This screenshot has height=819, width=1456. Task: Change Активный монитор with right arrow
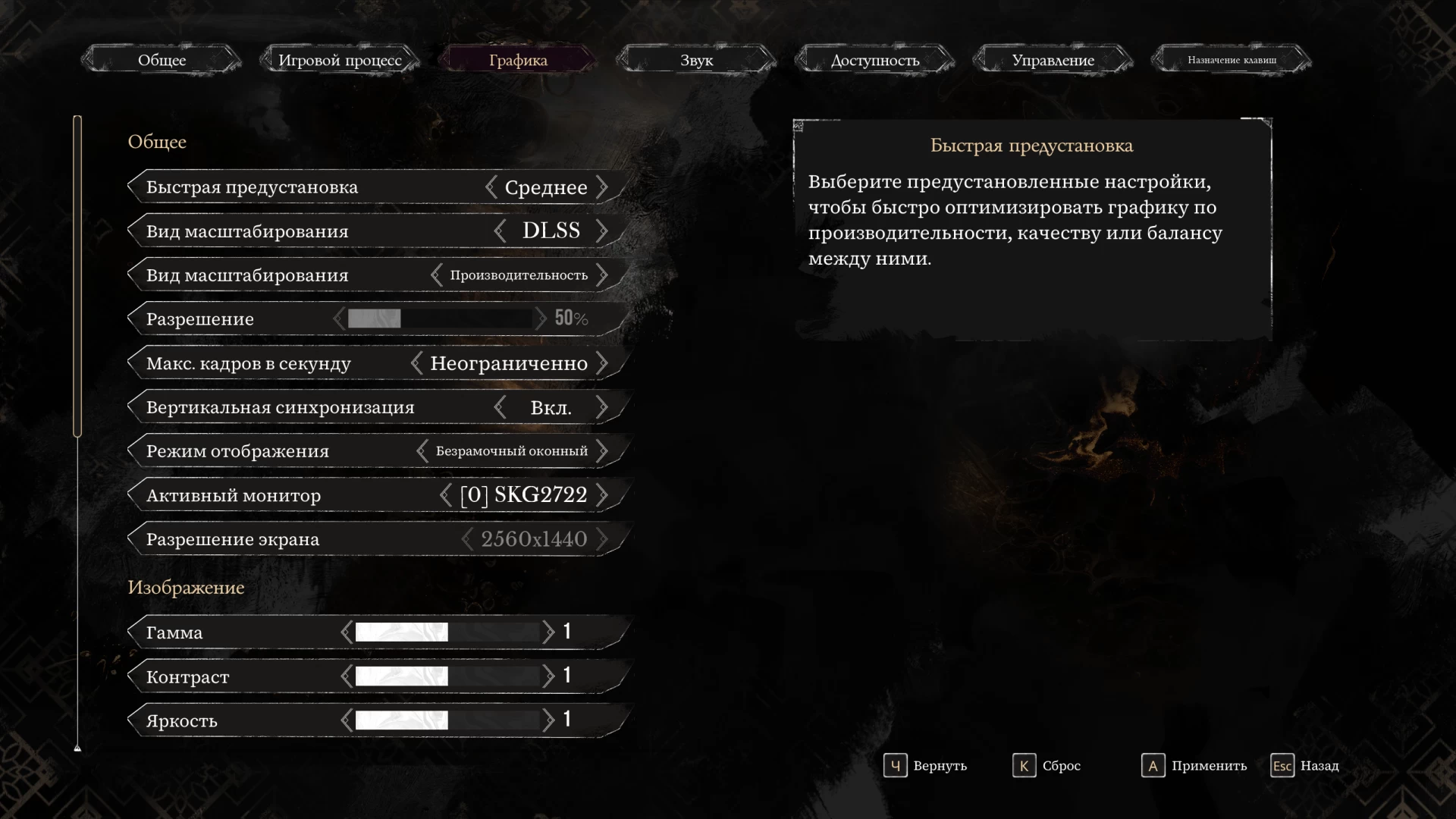[602, 495]
